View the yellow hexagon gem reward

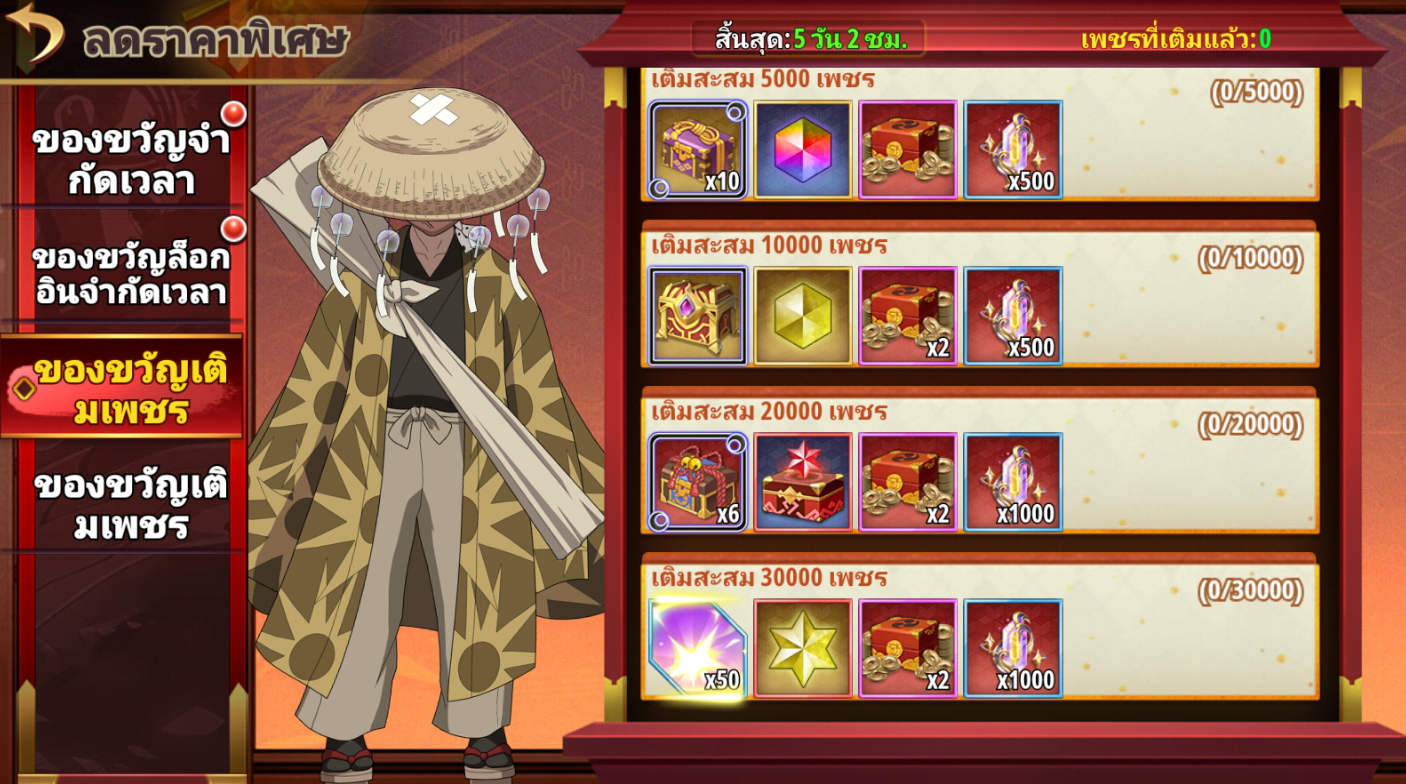[803, 316]
